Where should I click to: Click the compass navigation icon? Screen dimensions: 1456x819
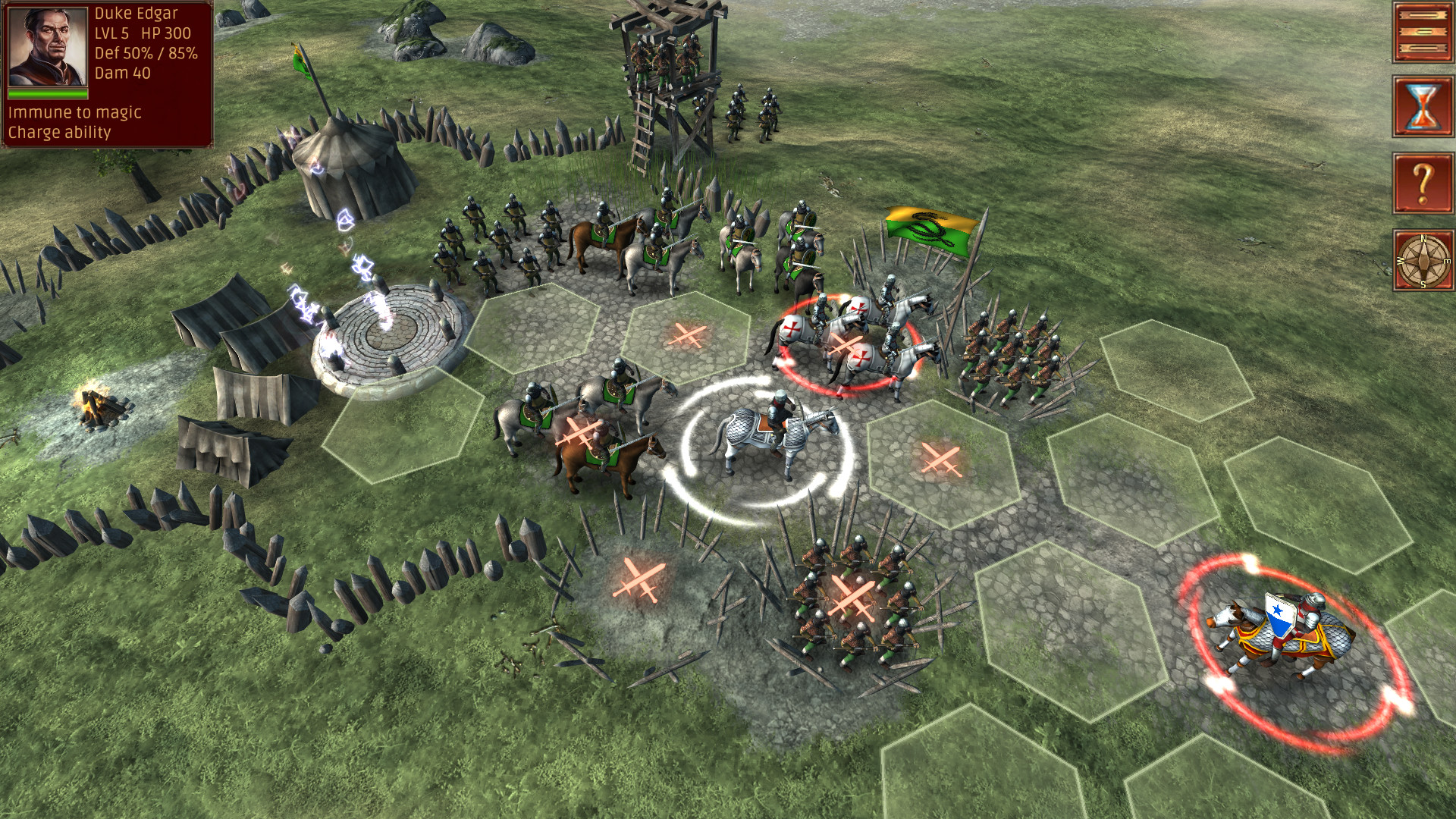pyautogui.click(x=1425, y=260)
